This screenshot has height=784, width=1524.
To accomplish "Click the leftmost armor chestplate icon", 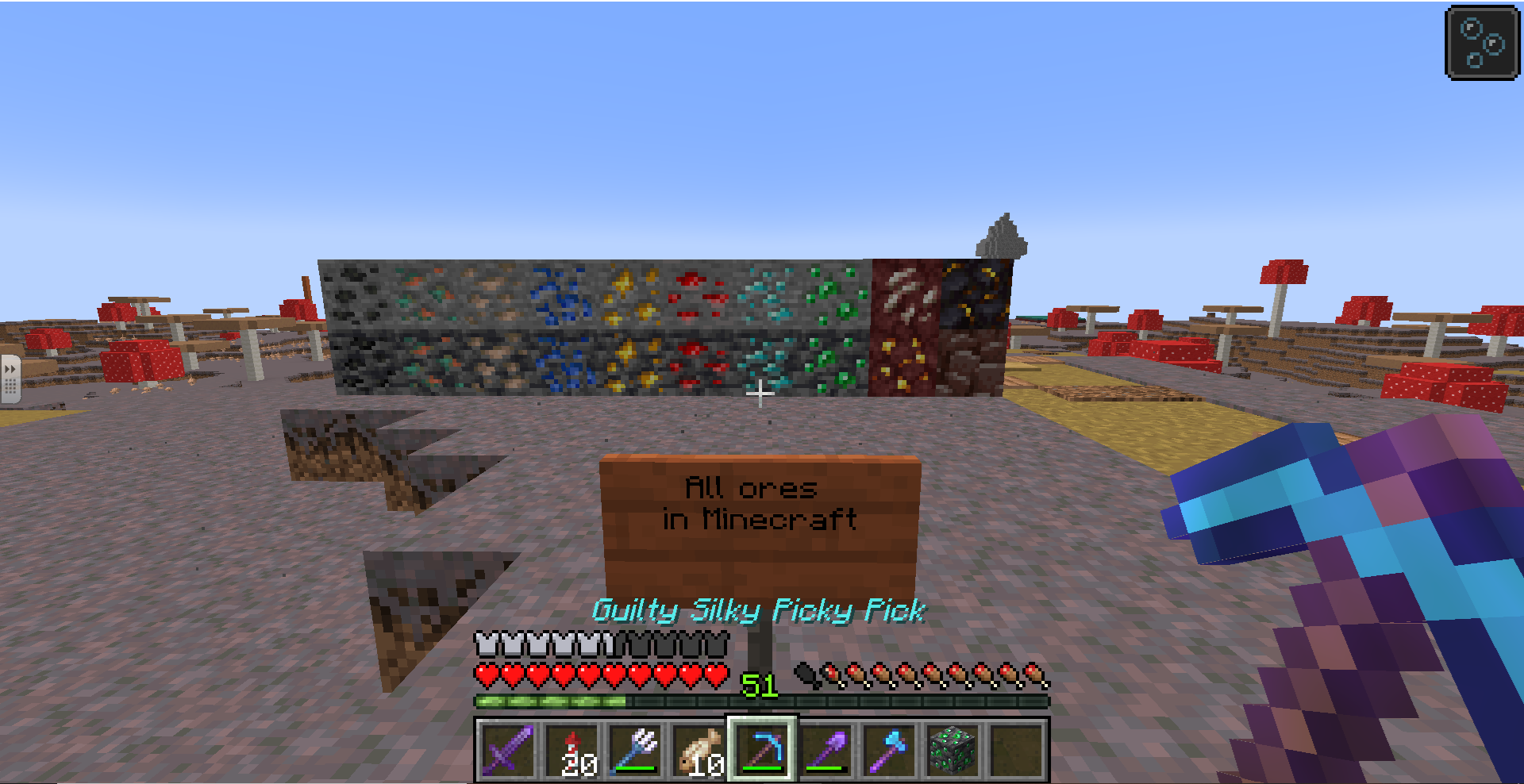I will 484,644.
